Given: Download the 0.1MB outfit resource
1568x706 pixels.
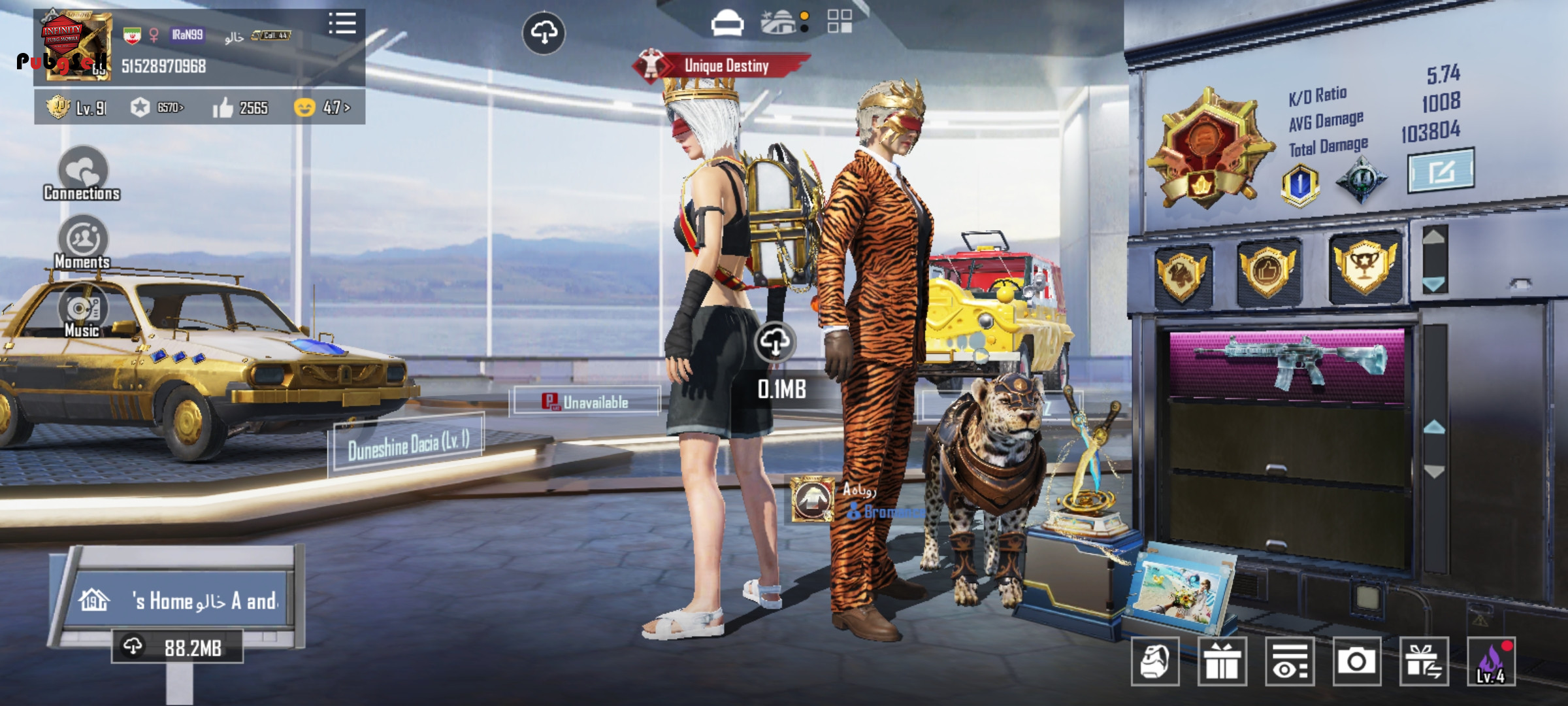Looking at the screenshot, I should click(776, 342).
